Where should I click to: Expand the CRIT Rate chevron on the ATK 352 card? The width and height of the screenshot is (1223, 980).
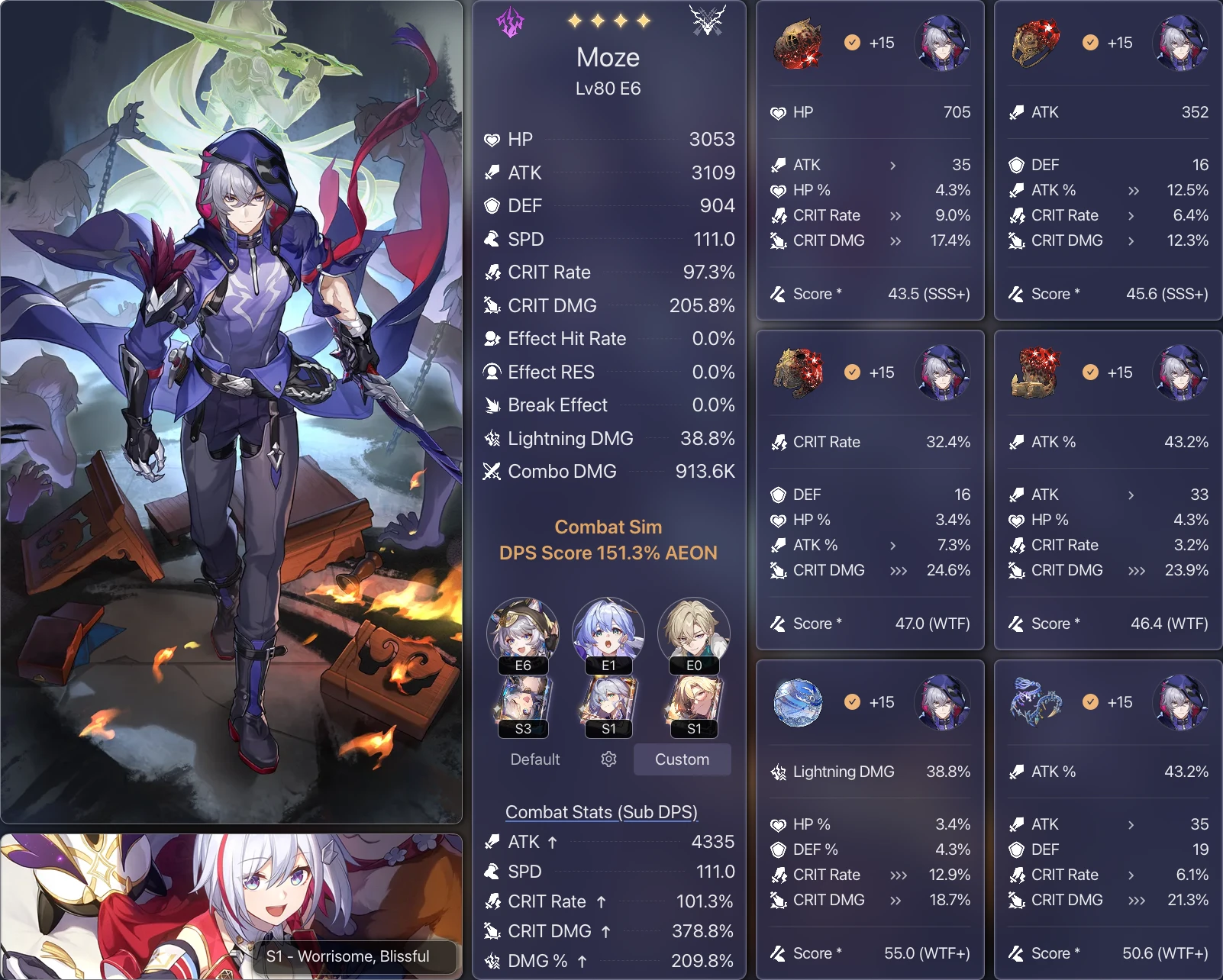tap(1131, 216)
